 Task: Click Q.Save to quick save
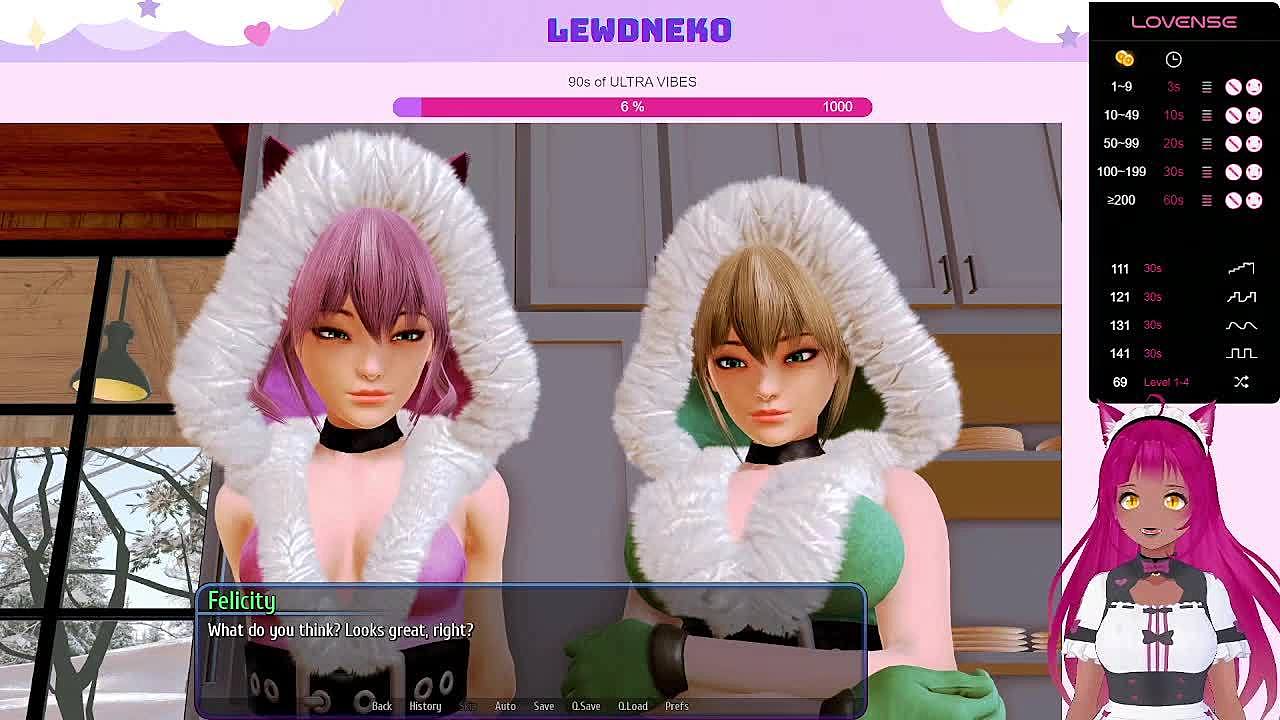pyautogui.click(x=586, y=706)
